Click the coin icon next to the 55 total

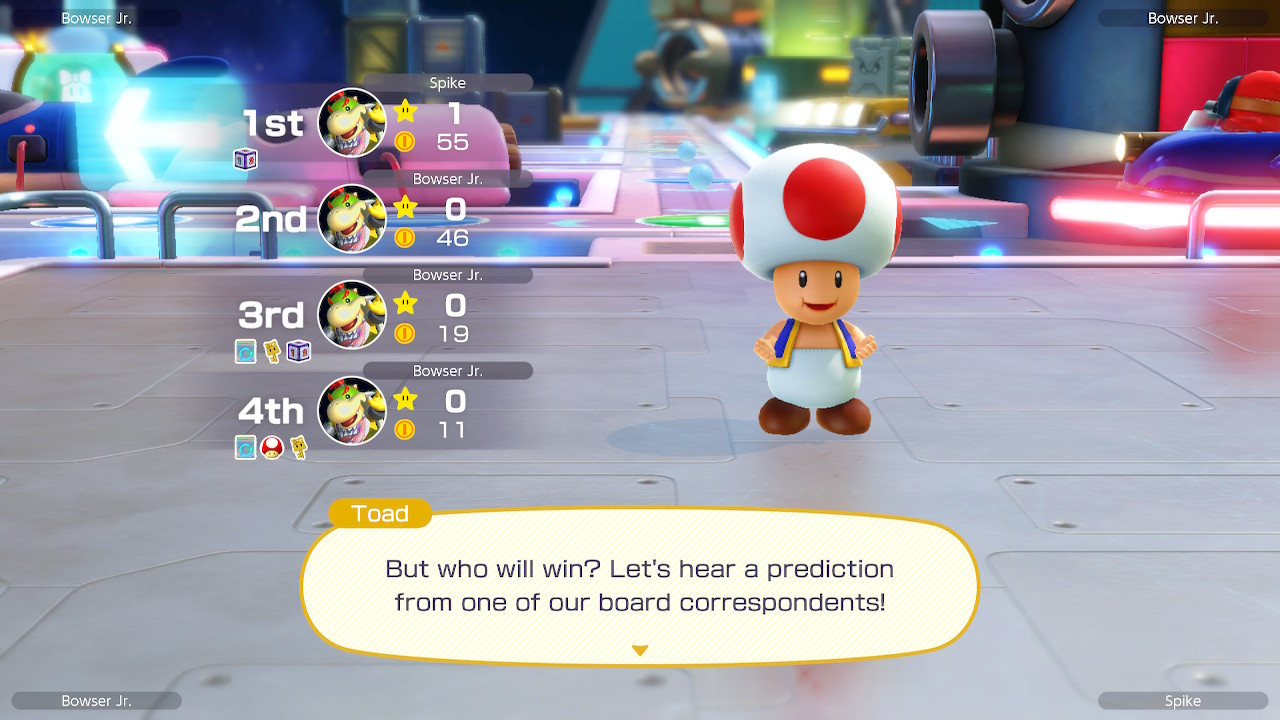coord(405,142)
